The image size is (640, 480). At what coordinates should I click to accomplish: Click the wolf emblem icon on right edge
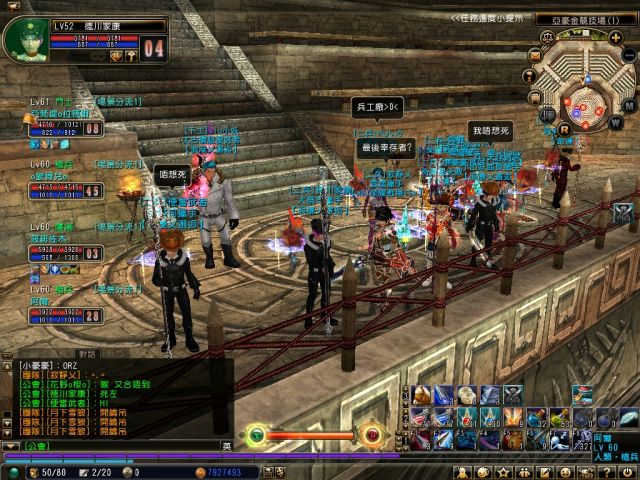pyautogui.click(x=624, y=212)
